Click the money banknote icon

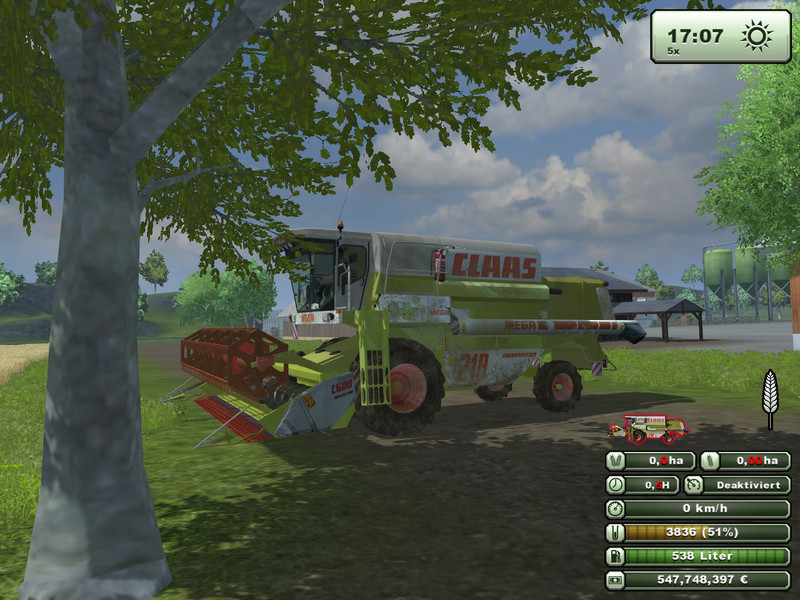(616, 580)
